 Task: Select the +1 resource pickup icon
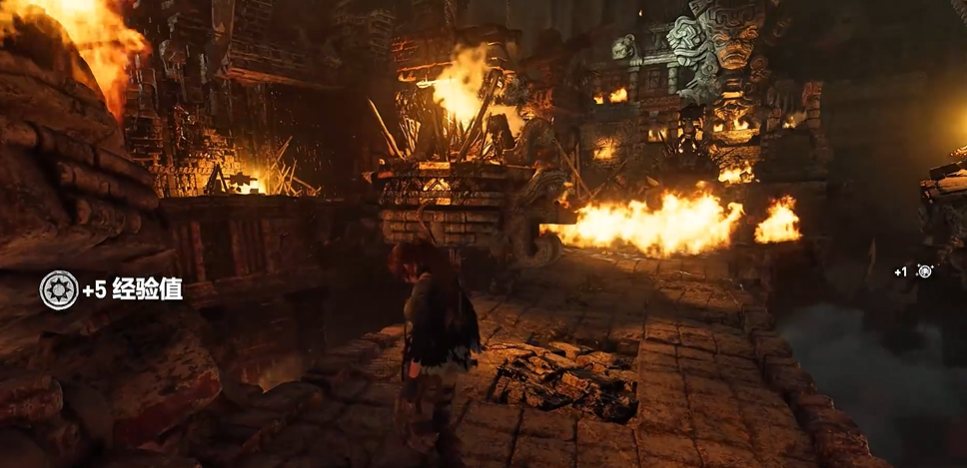pyautogui.click(x=925, y=271)
